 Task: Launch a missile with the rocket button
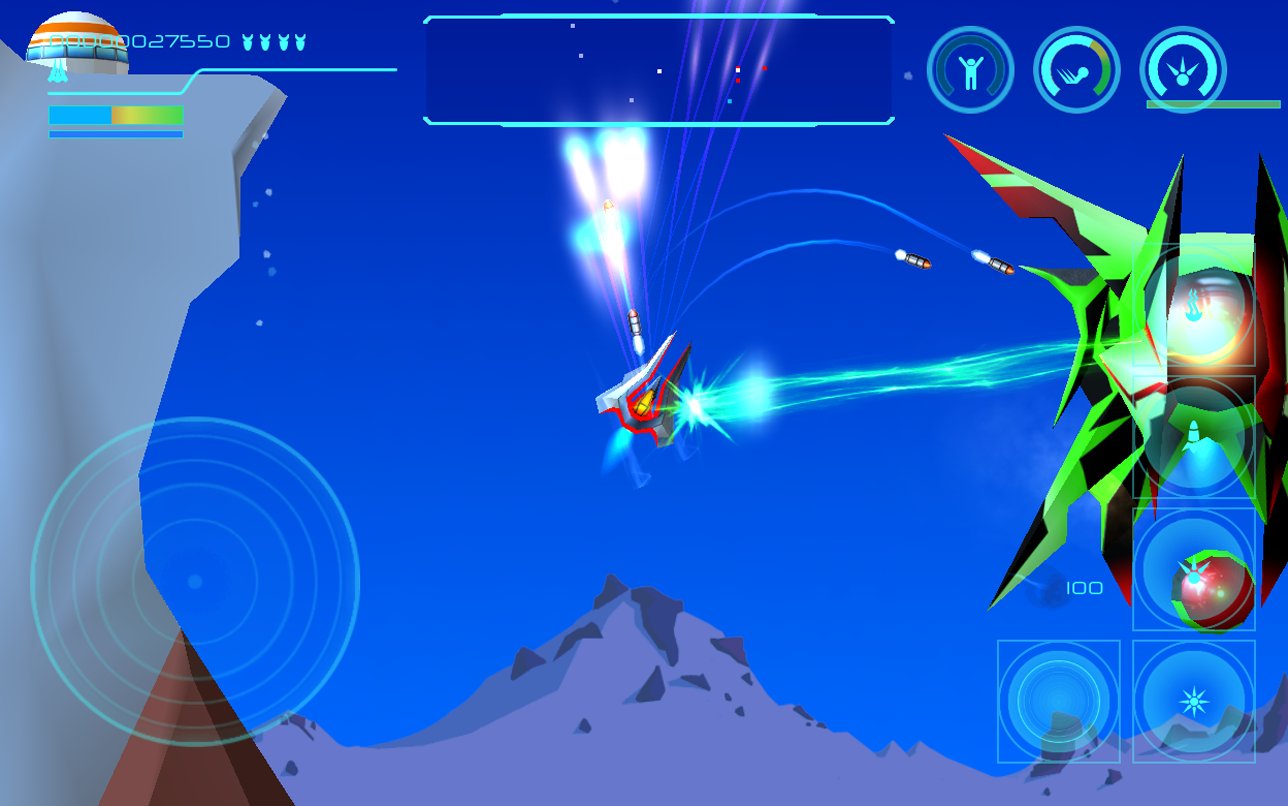1194,438
